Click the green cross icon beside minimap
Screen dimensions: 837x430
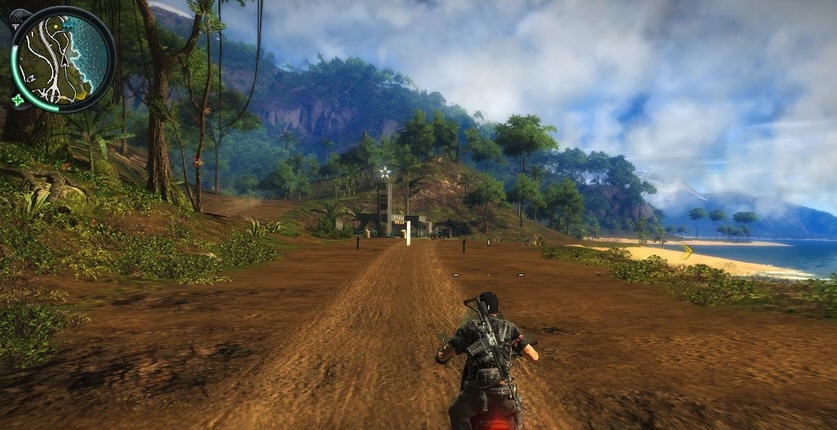click(17, 100)
